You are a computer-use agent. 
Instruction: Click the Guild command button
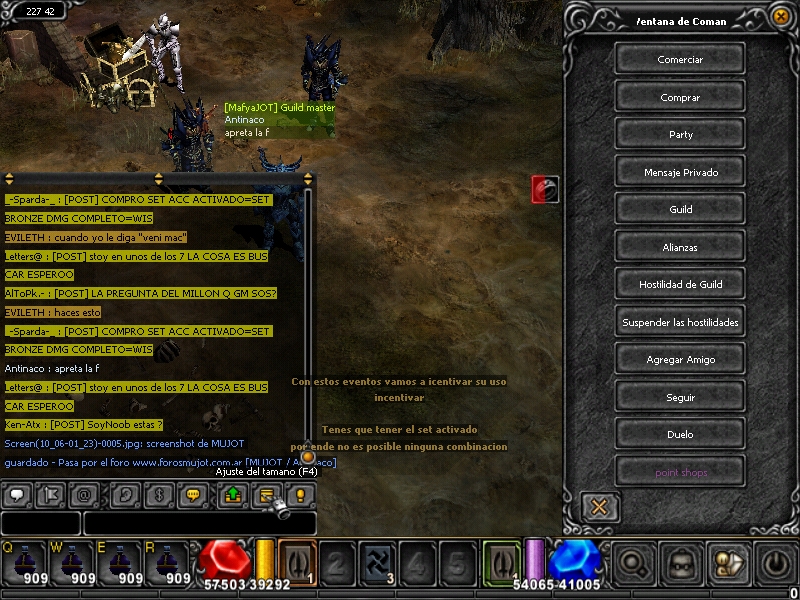click(x=680, y=210)
